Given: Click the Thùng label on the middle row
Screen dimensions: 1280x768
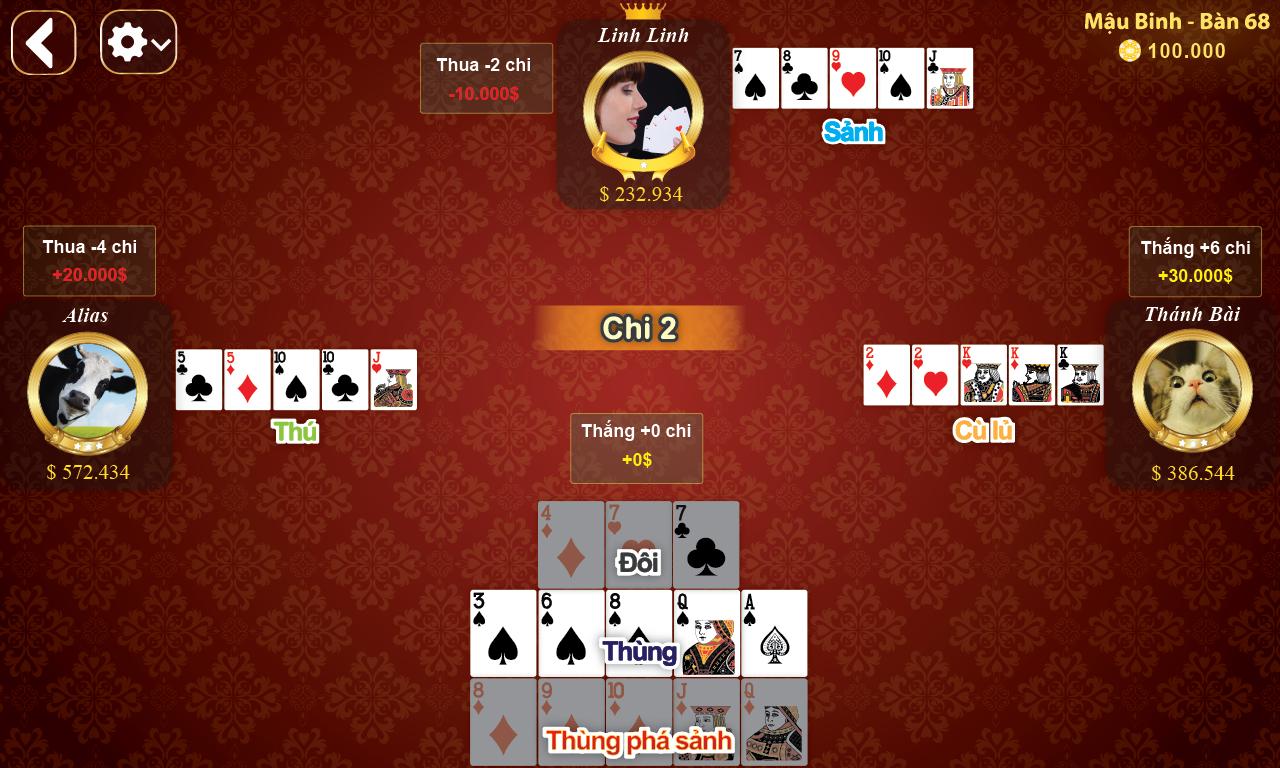Looking at the screenshot, I should tap(639, 652).
